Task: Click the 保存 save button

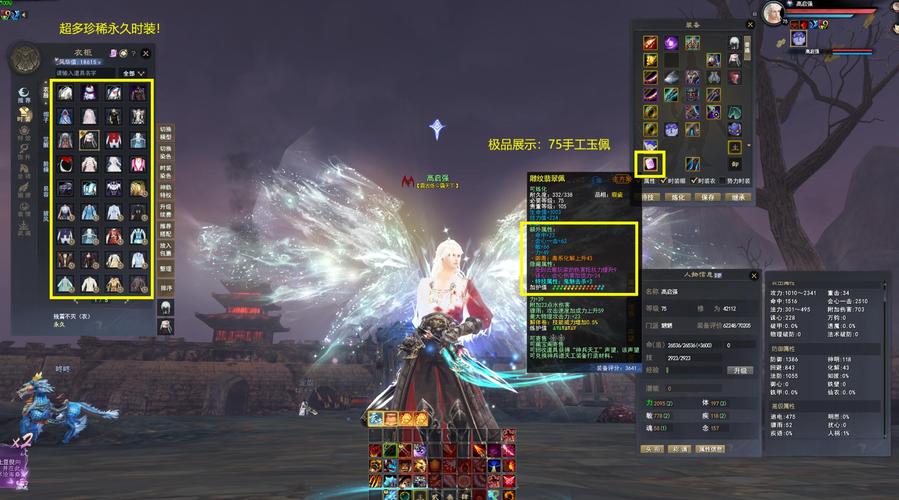Action: (x=706, y=197)
